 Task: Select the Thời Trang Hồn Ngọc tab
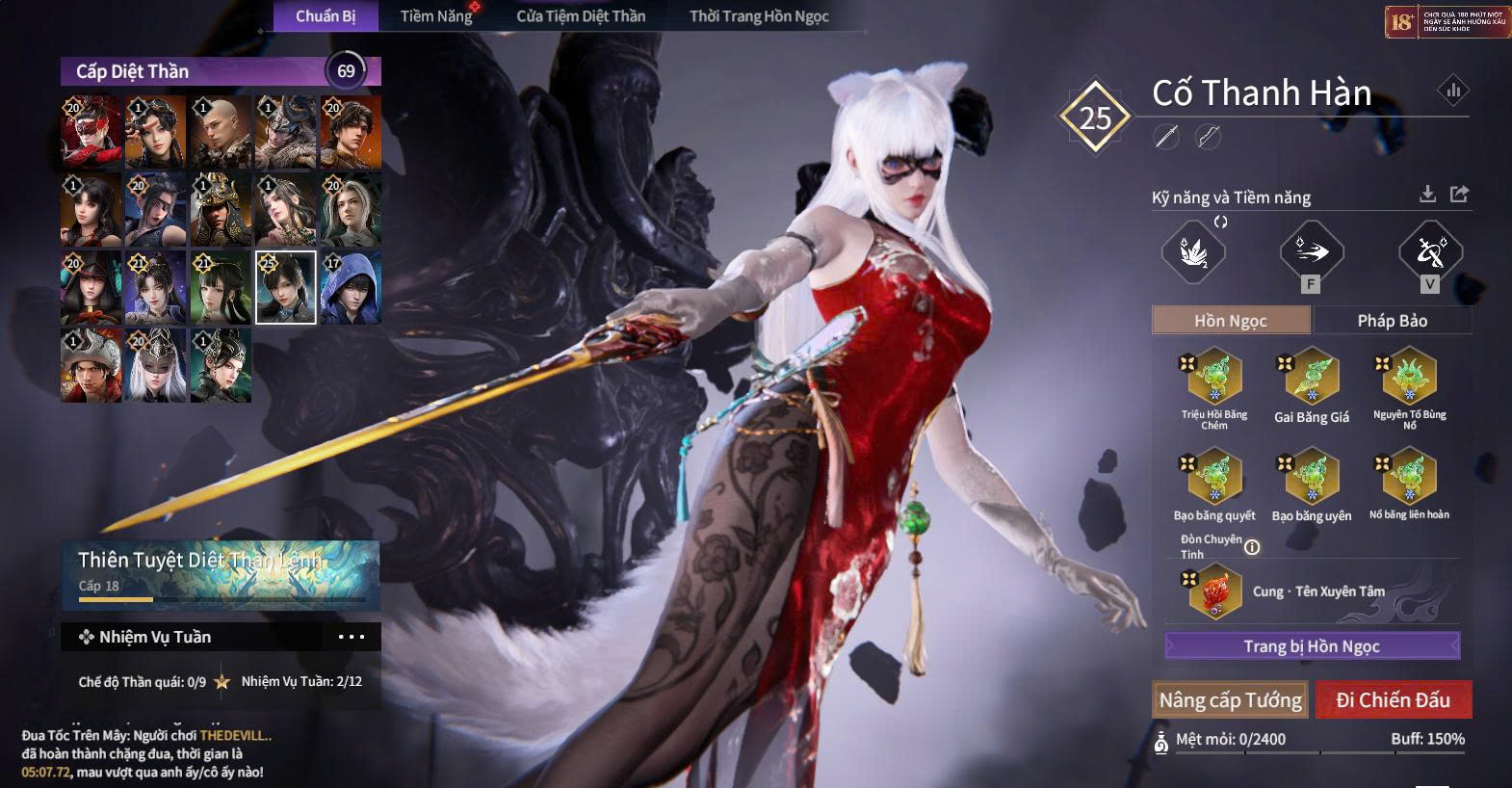[x=759, y=15]
